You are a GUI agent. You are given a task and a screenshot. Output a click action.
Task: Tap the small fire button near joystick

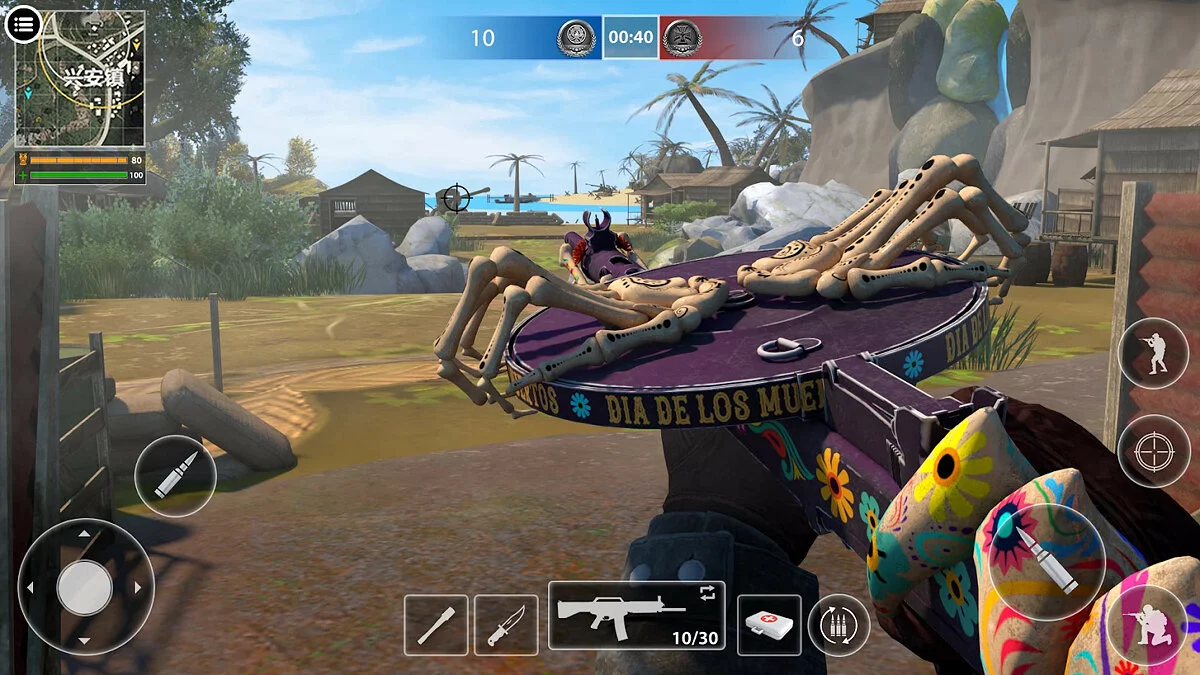[175, 476]
